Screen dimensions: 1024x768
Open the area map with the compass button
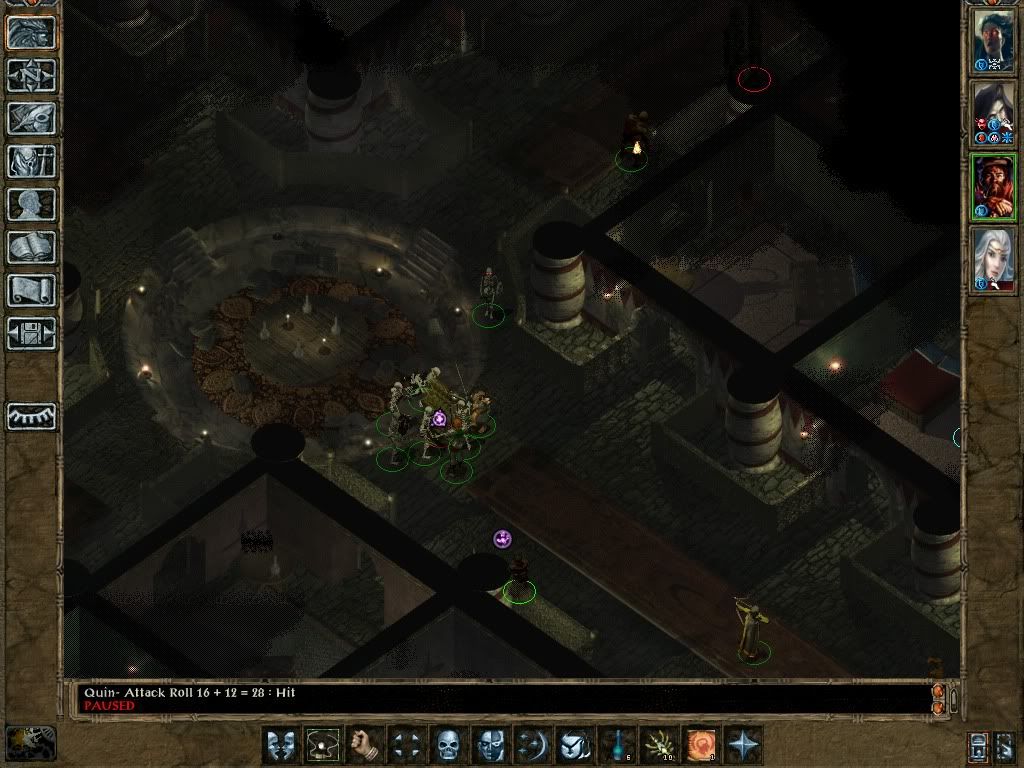(x=32, y=75)
